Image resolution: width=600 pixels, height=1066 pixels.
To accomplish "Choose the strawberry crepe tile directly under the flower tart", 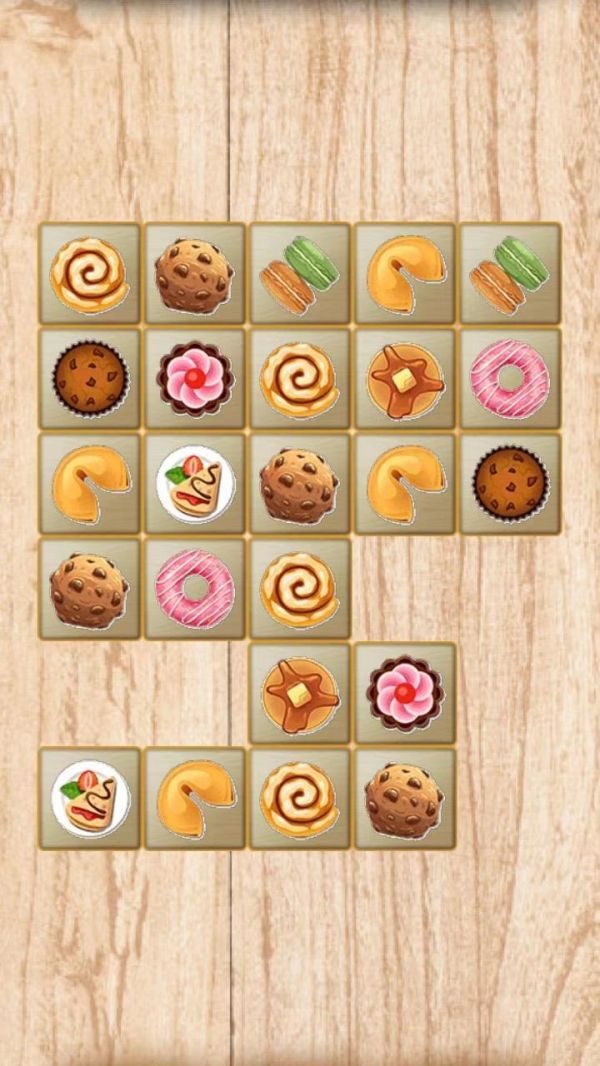I will (195, 484).
